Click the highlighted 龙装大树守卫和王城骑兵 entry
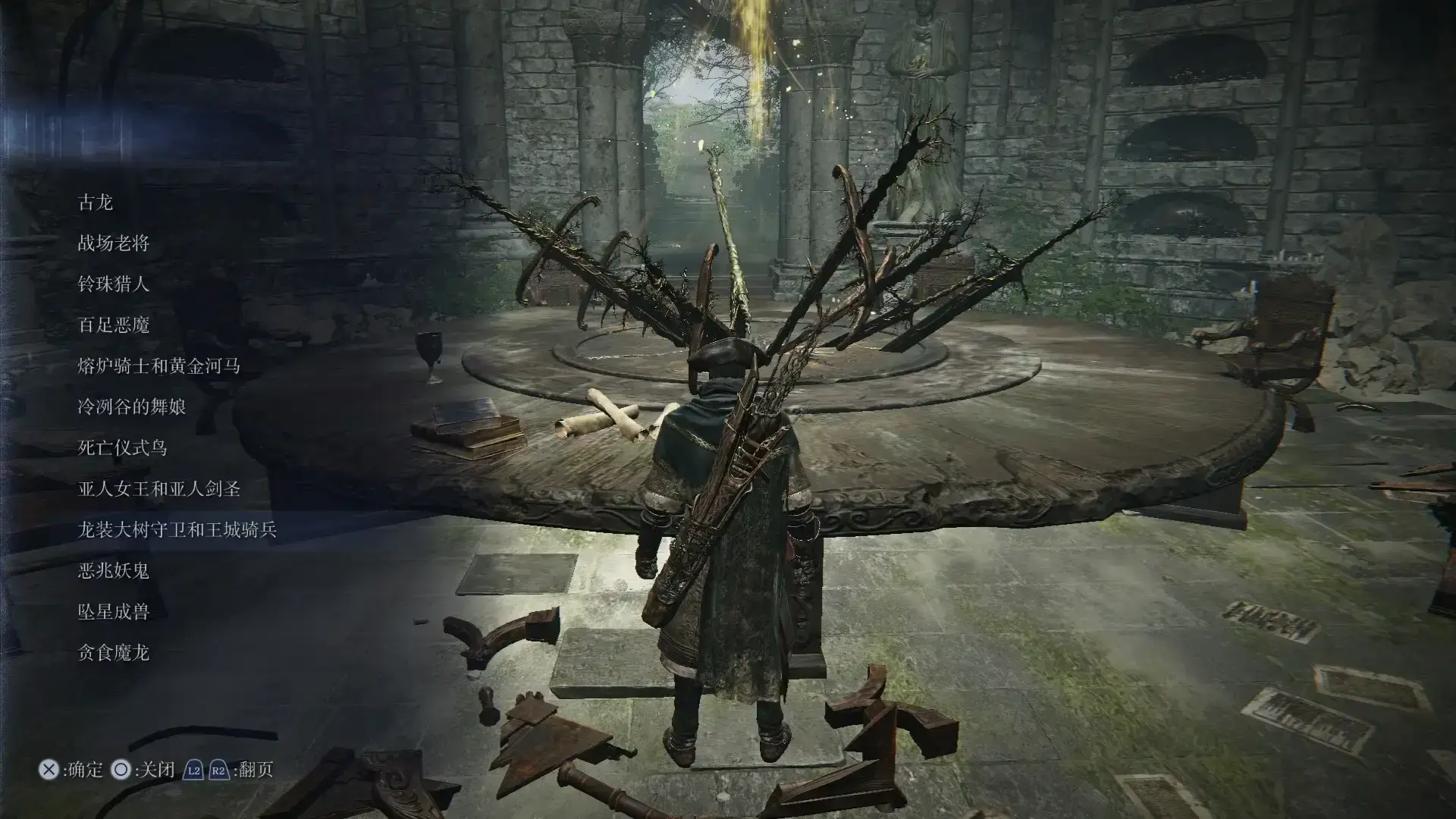This screenshot has height=819, width=1456. point(177,530)
